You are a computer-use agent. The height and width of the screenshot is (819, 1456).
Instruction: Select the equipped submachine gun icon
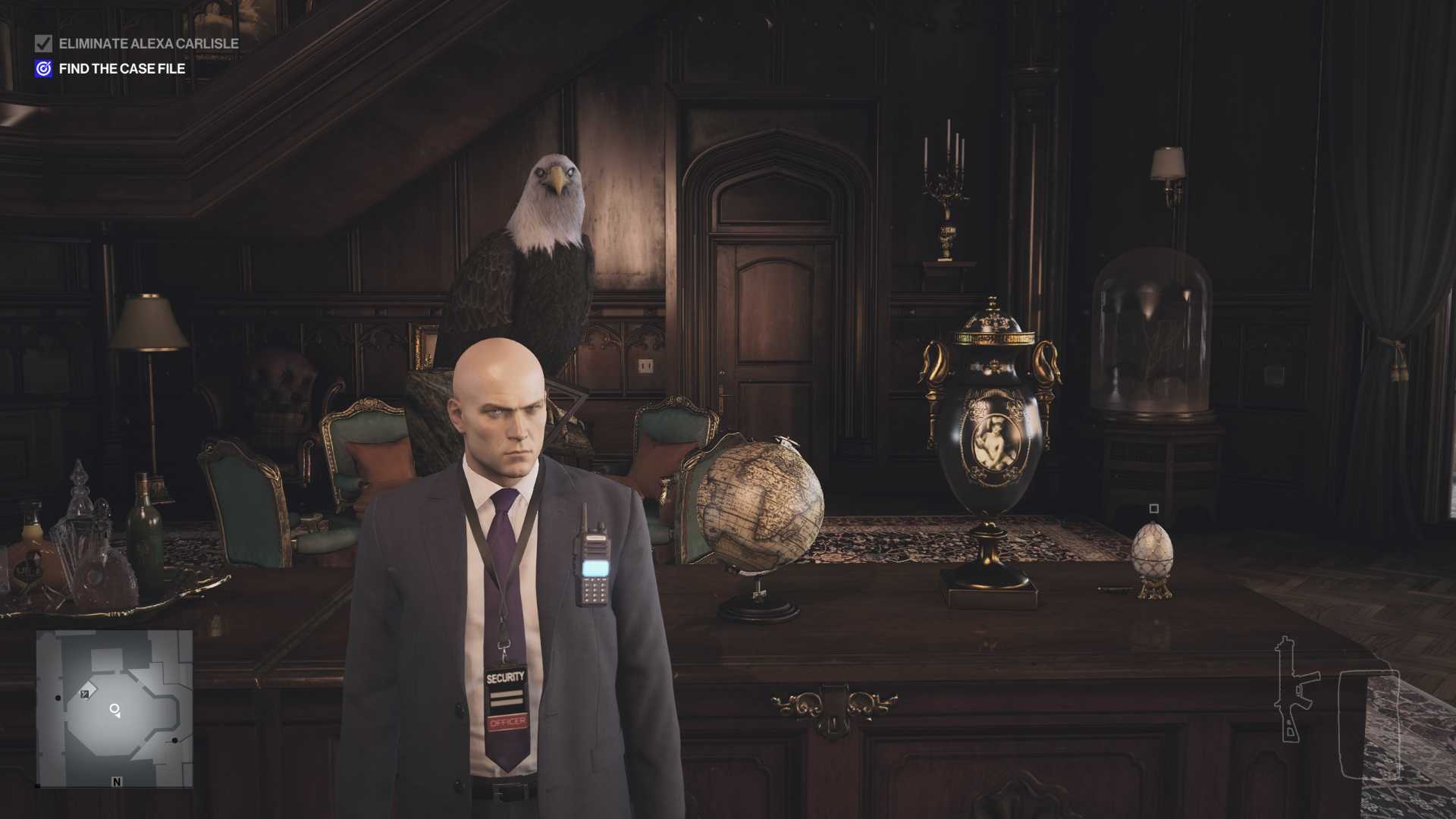1293,690
